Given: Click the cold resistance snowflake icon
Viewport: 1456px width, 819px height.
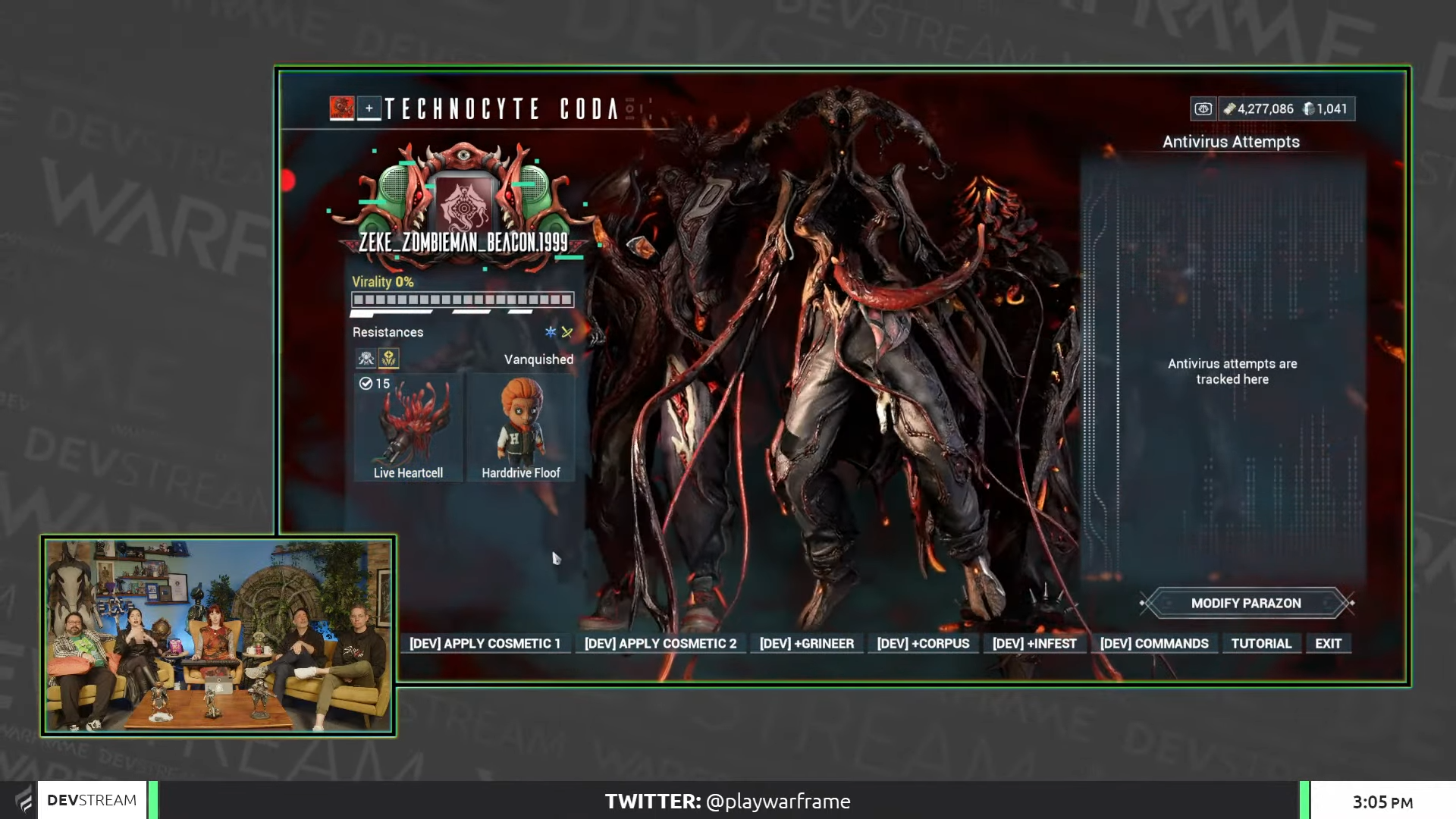Looking at the screenshot, I should tap(551, 332).
